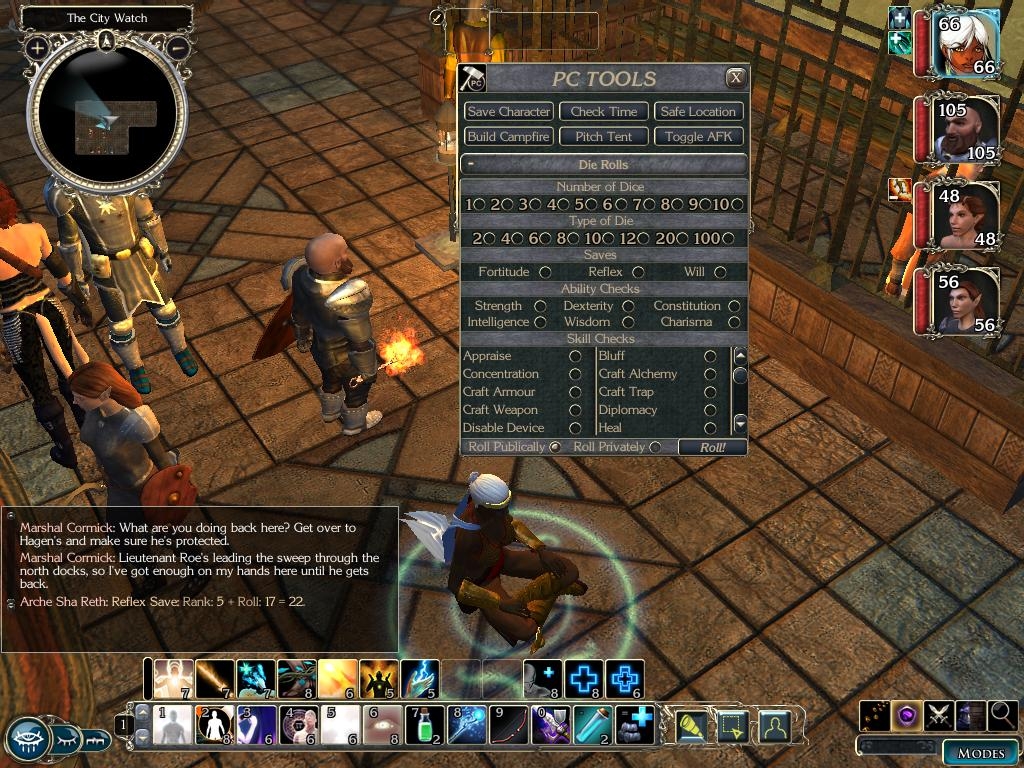
Task: Set the roll to Roll Privately
Action: point(655,447)
